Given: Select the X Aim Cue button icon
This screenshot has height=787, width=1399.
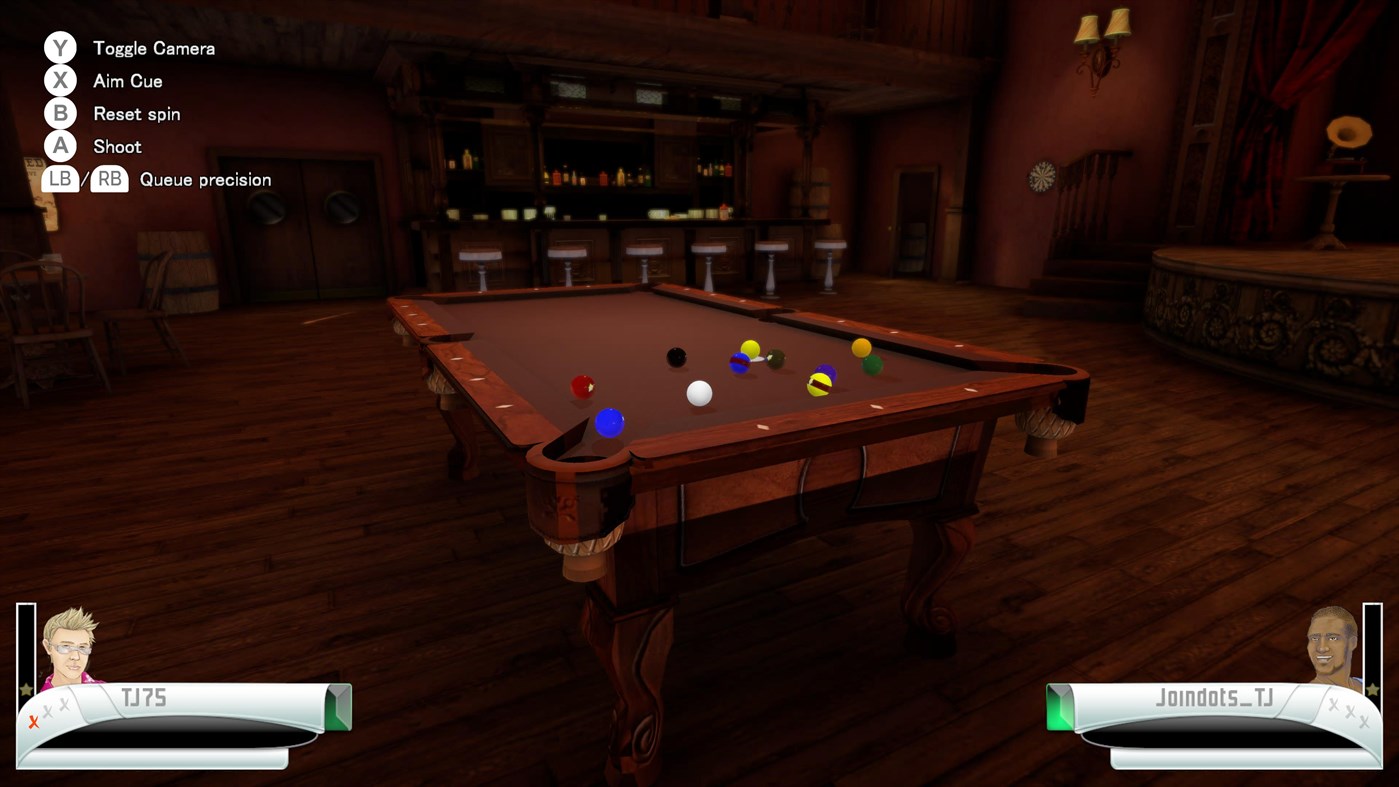Looking at the screenshot, I should coord(60,80).
